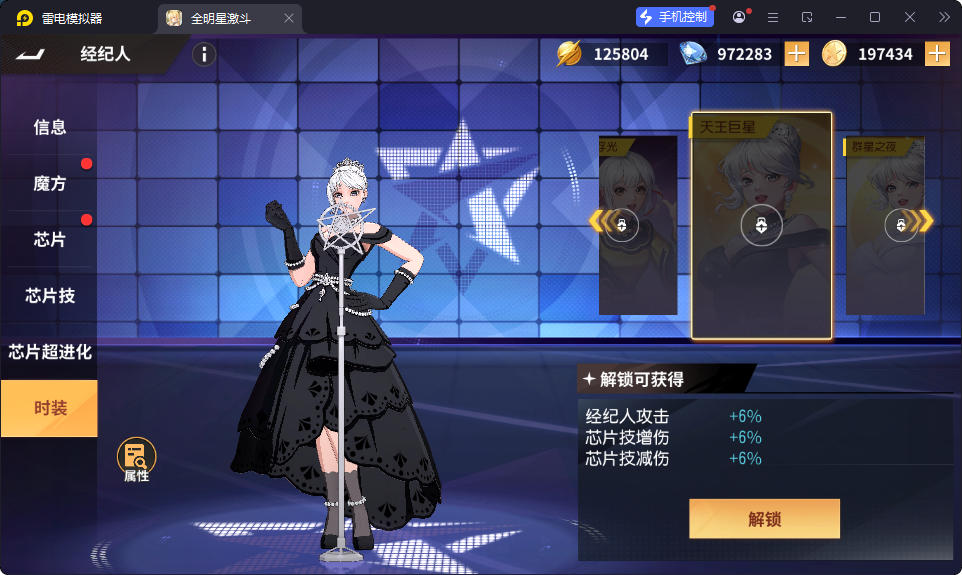Screen dimensions: 962x575
Task: Choose the 群星之夜 costume card
Action: [x=885, y=226]
